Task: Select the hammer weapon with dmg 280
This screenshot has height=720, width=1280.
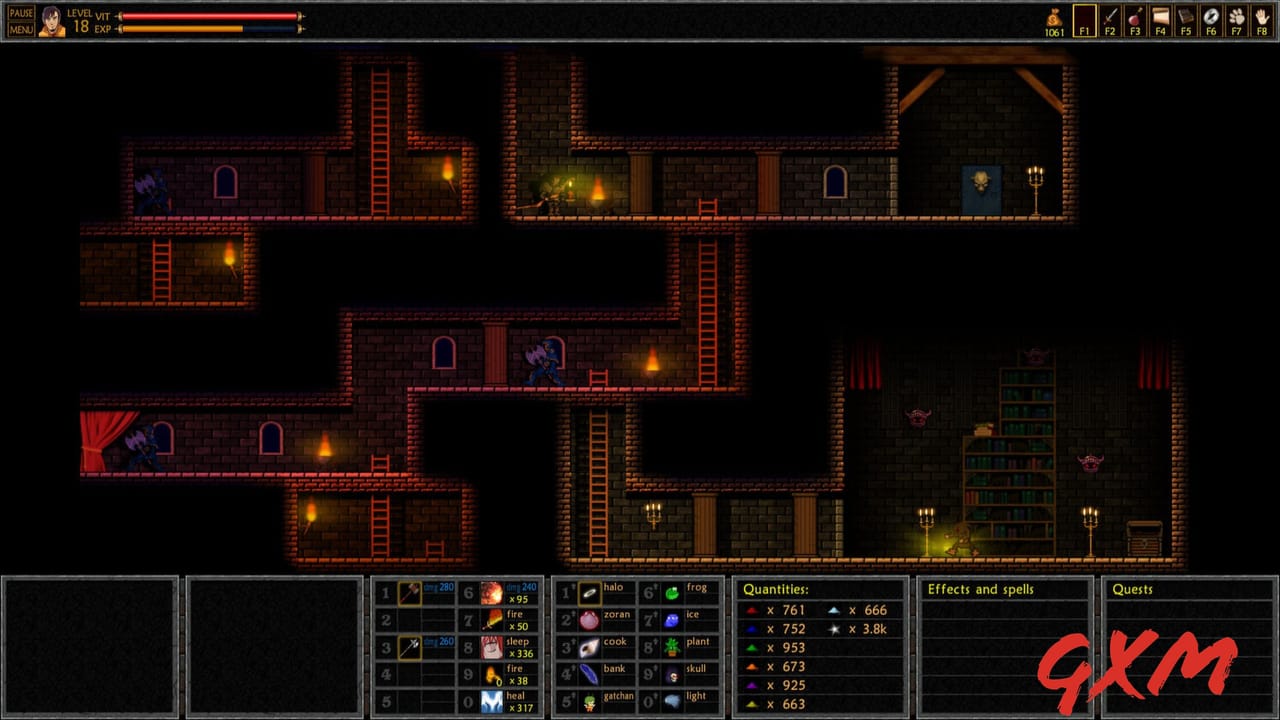Action: point(410,593)
